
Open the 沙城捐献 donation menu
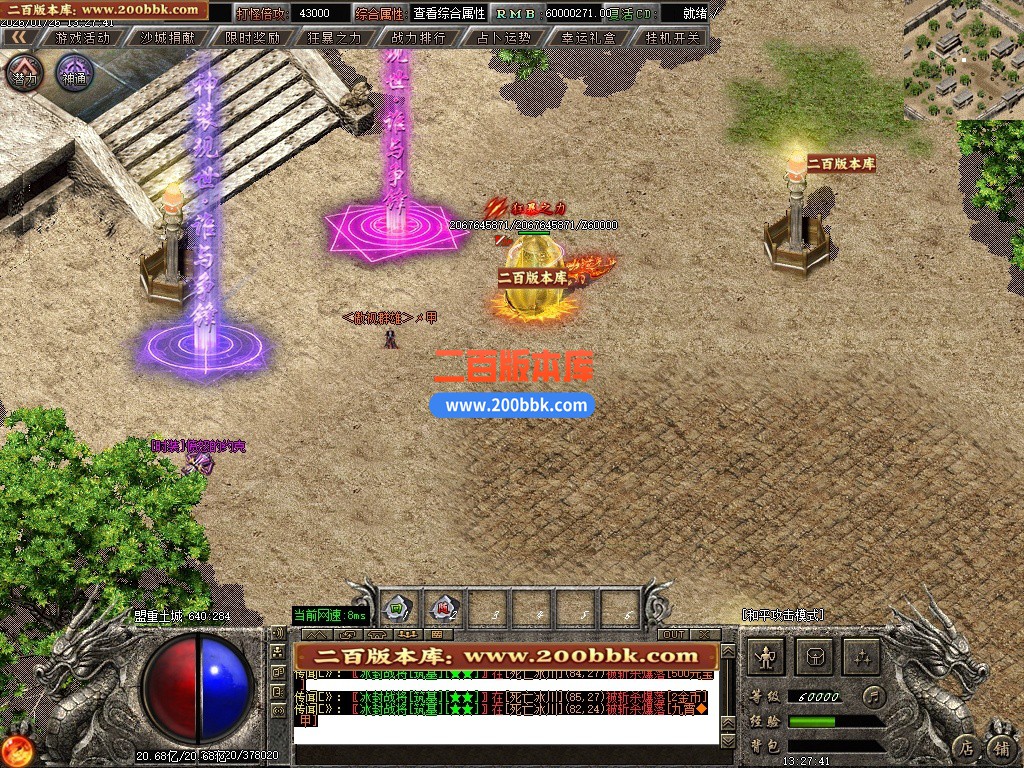167,38
